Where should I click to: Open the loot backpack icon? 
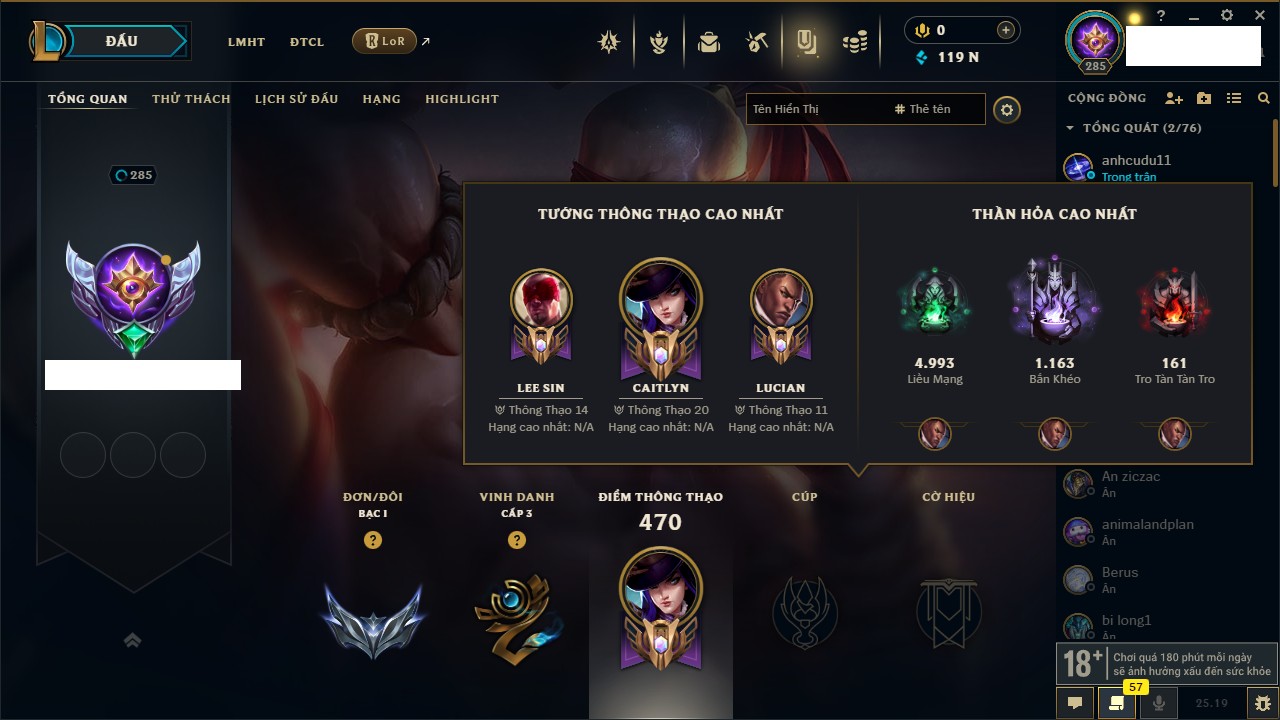(709, 42)
